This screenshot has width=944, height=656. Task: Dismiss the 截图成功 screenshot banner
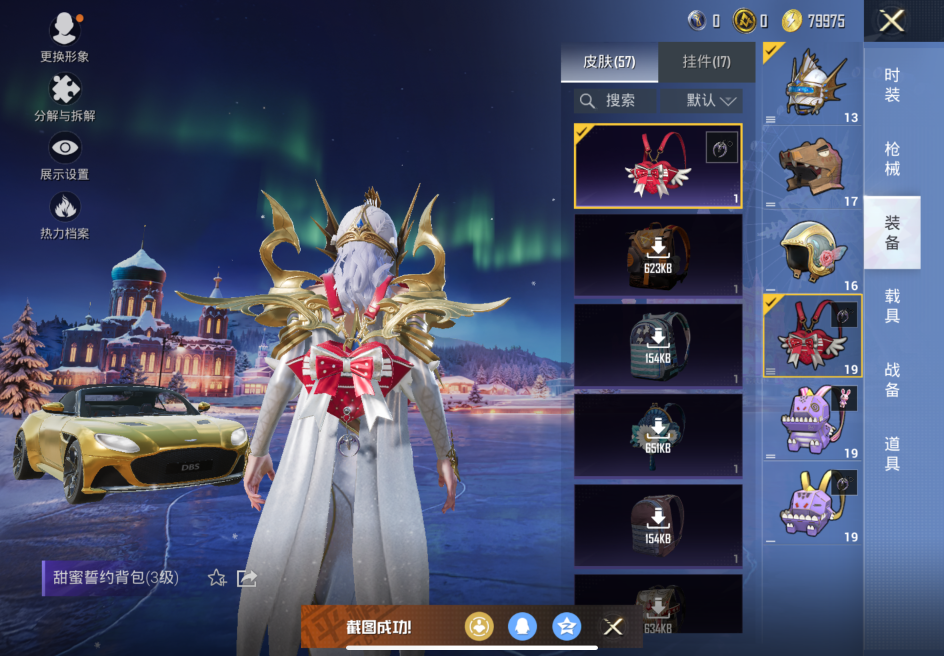click(x=613, y=627)
